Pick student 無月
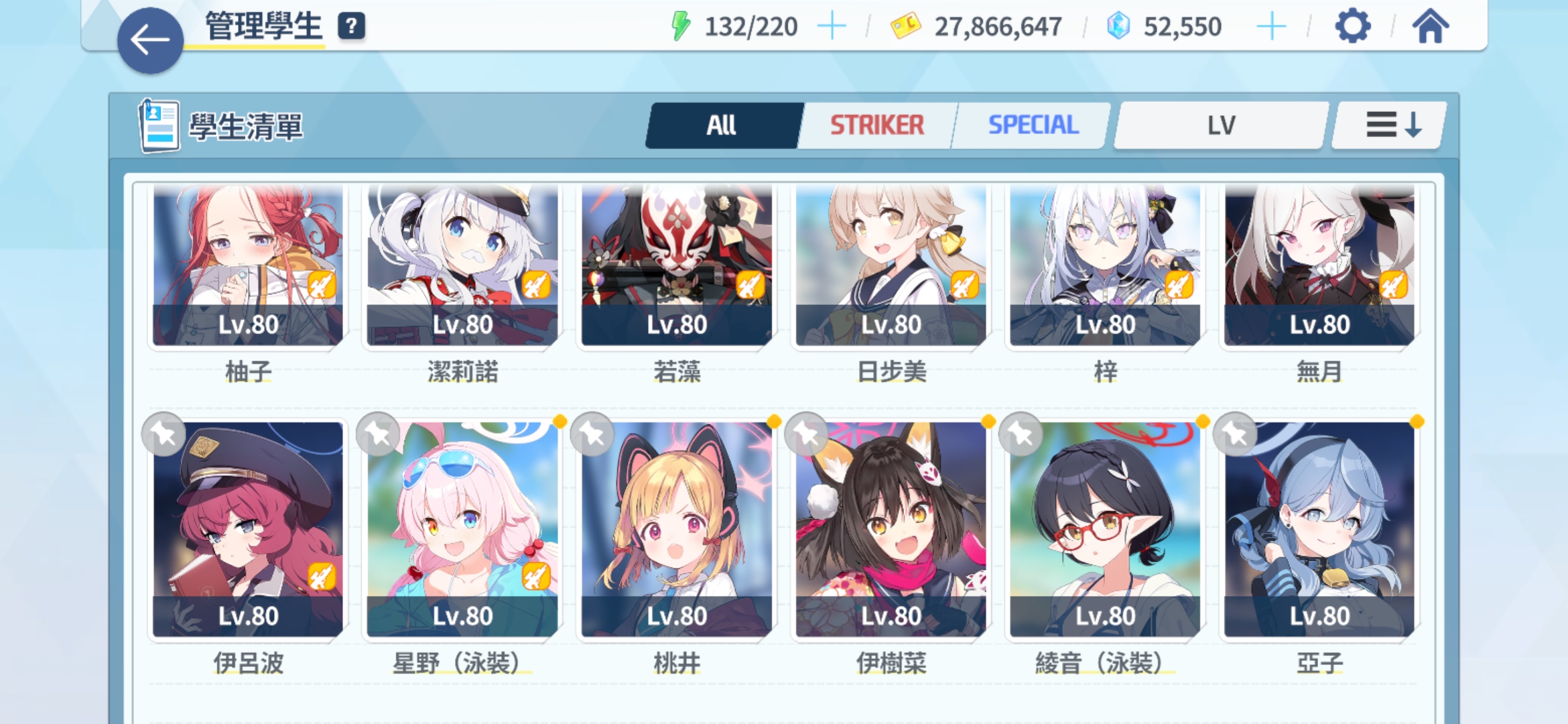 pyautogui.click(x=1319, y=268)
